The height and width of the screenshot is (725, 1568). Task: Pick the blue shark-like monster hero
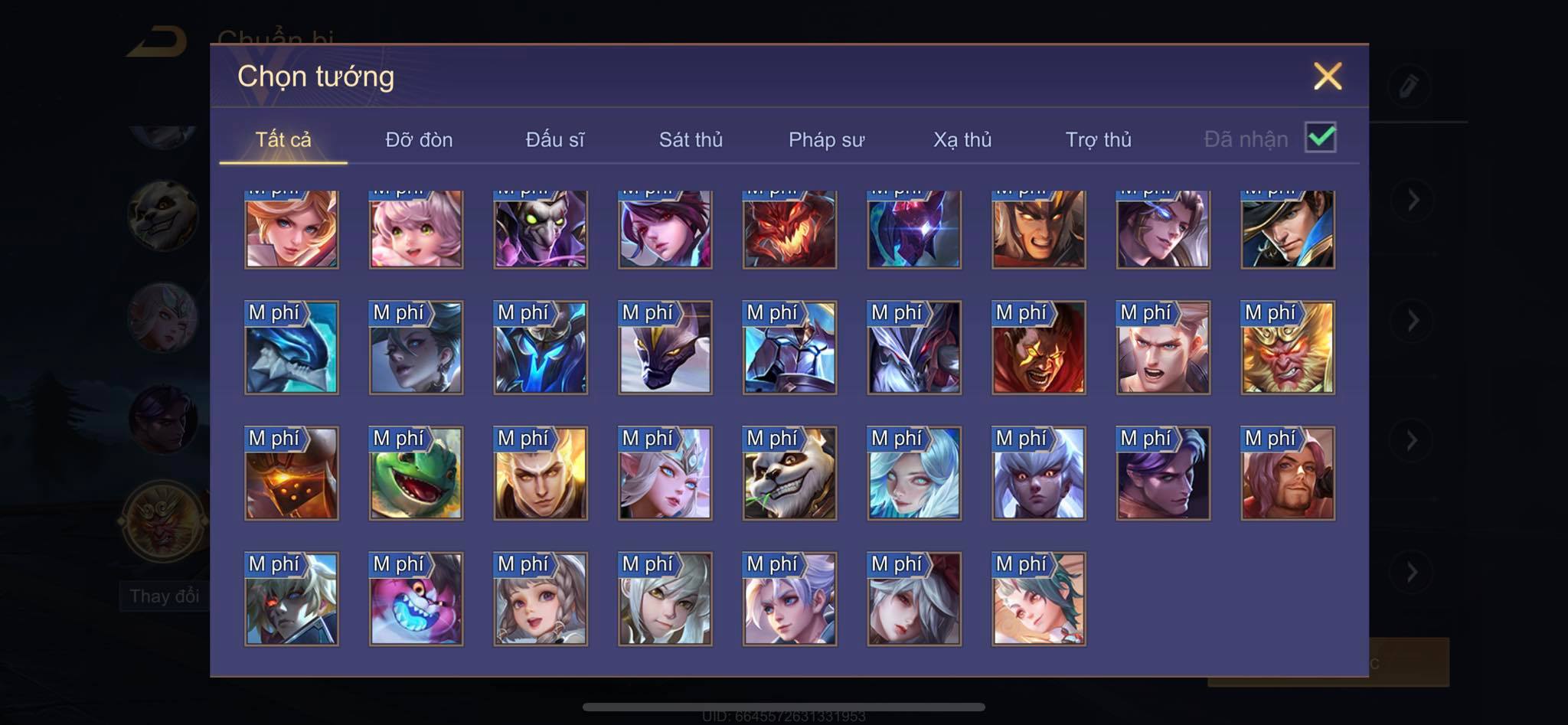291,348
